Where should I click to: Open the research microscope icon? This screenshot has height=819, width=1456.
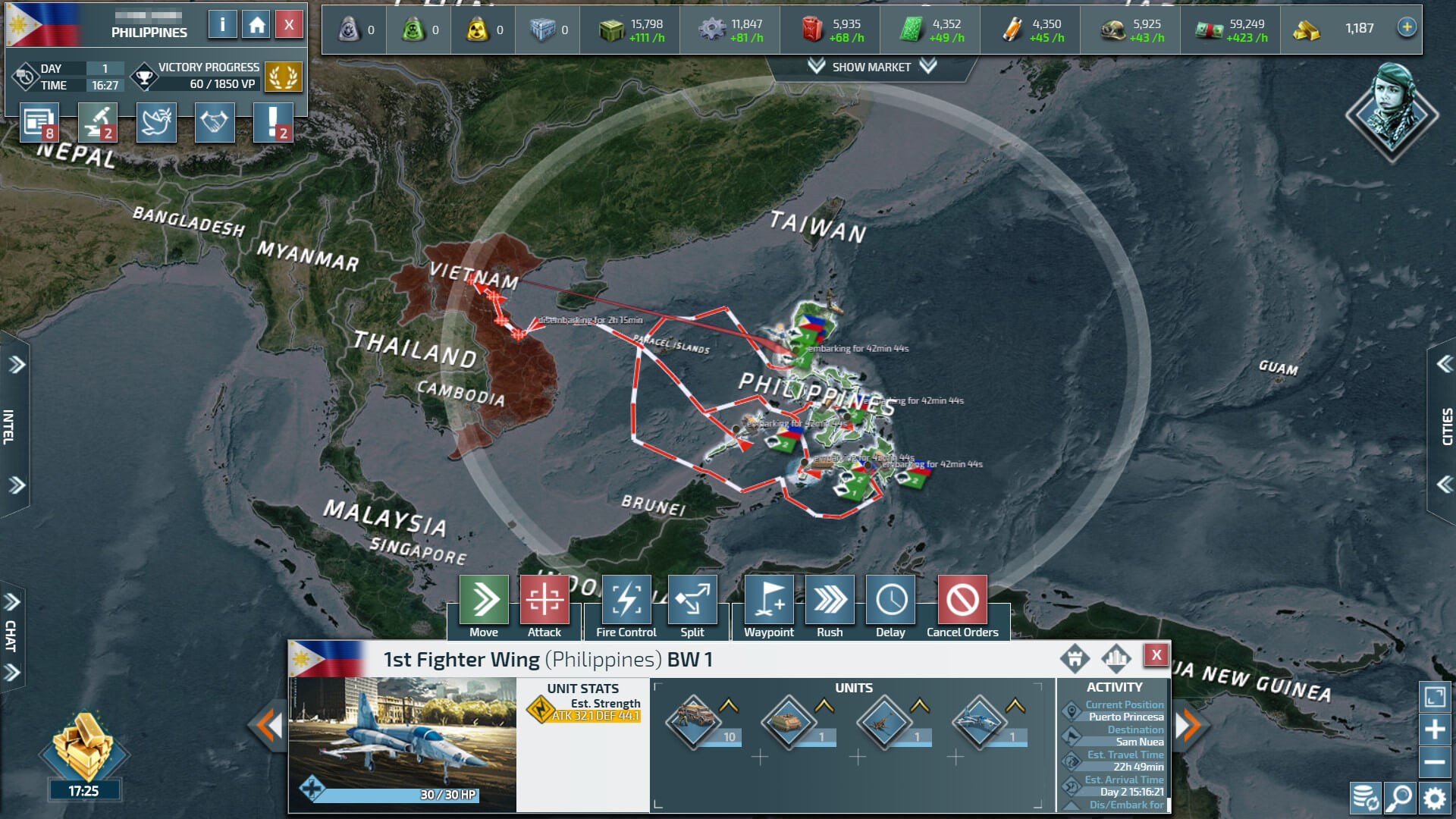pyautogui.click(x=98, y=123)
